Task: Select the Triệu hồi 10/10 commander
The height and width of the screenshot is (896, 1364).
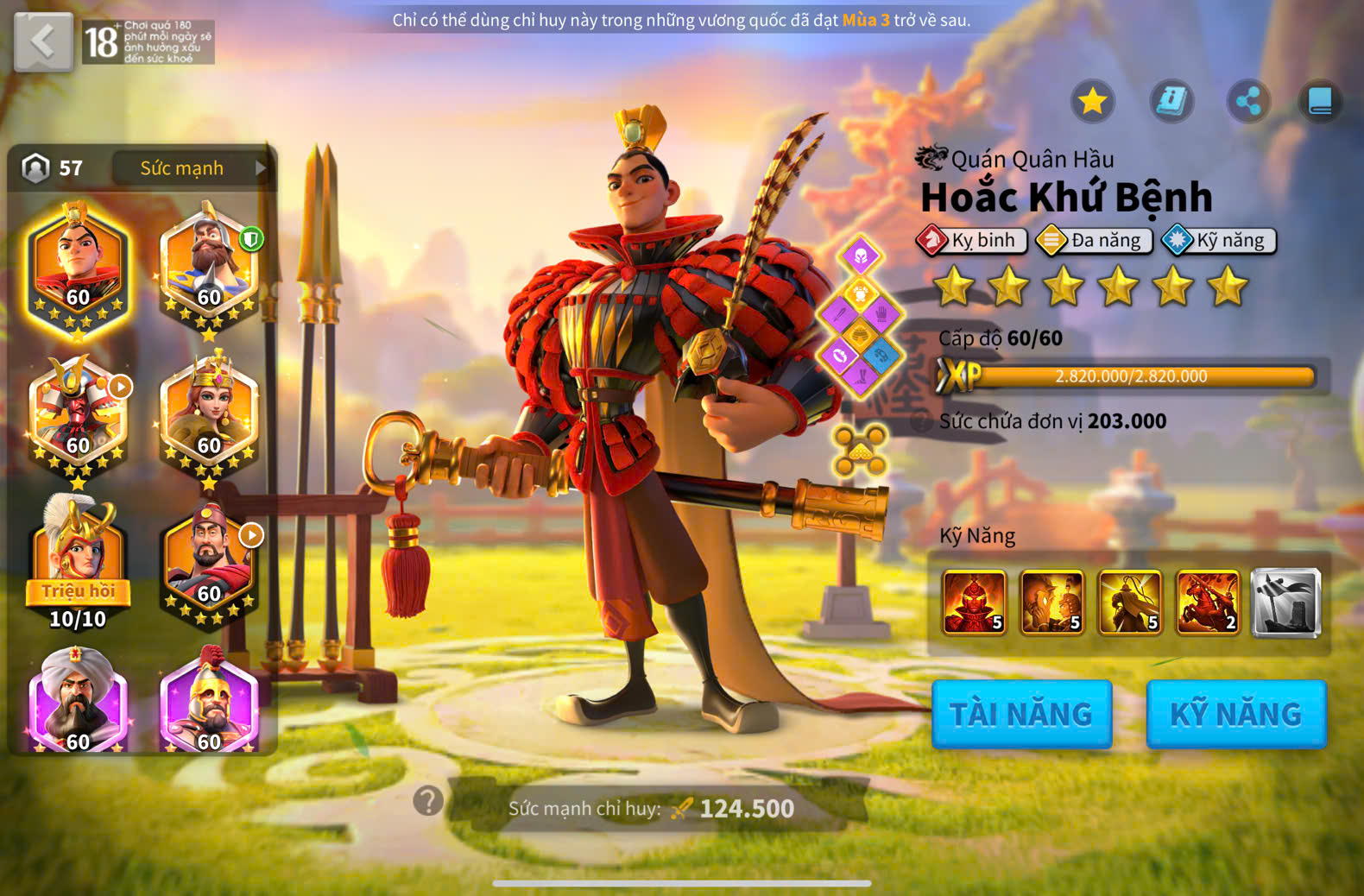Action: pyautogui.click(x=78, y=561)
